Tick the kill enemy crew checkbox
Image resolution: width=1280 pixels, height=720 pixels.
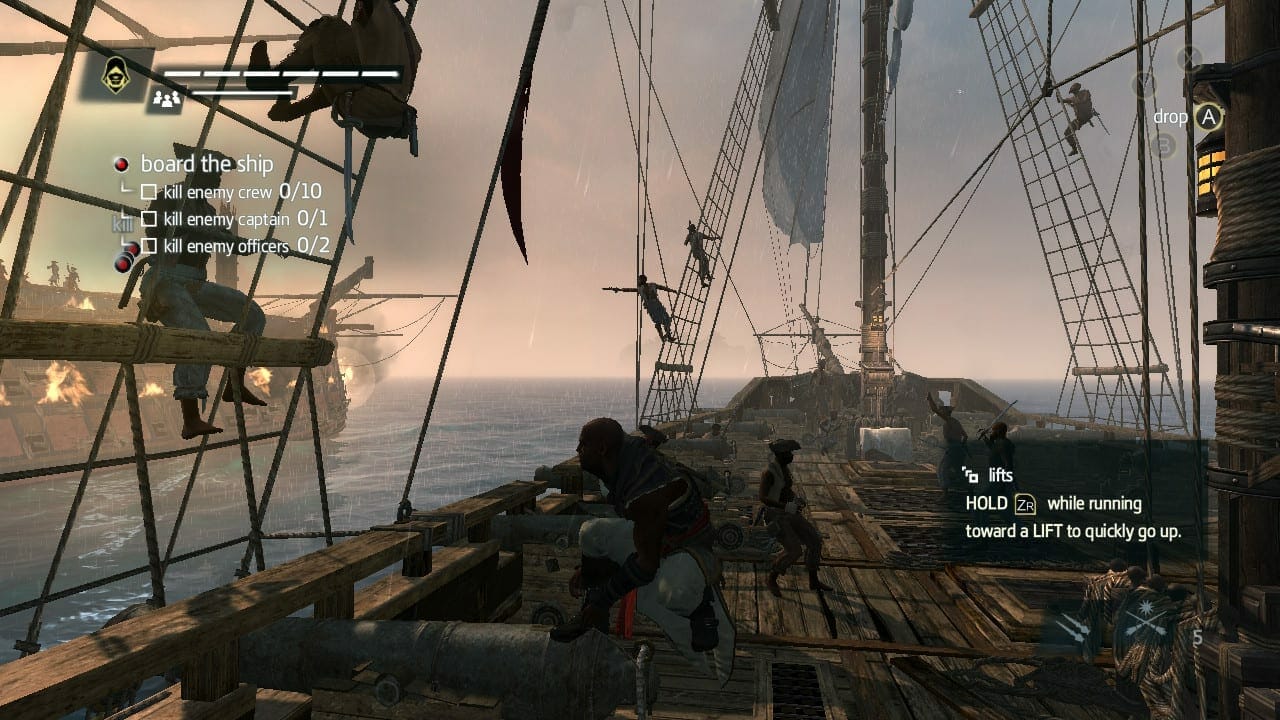149,192
